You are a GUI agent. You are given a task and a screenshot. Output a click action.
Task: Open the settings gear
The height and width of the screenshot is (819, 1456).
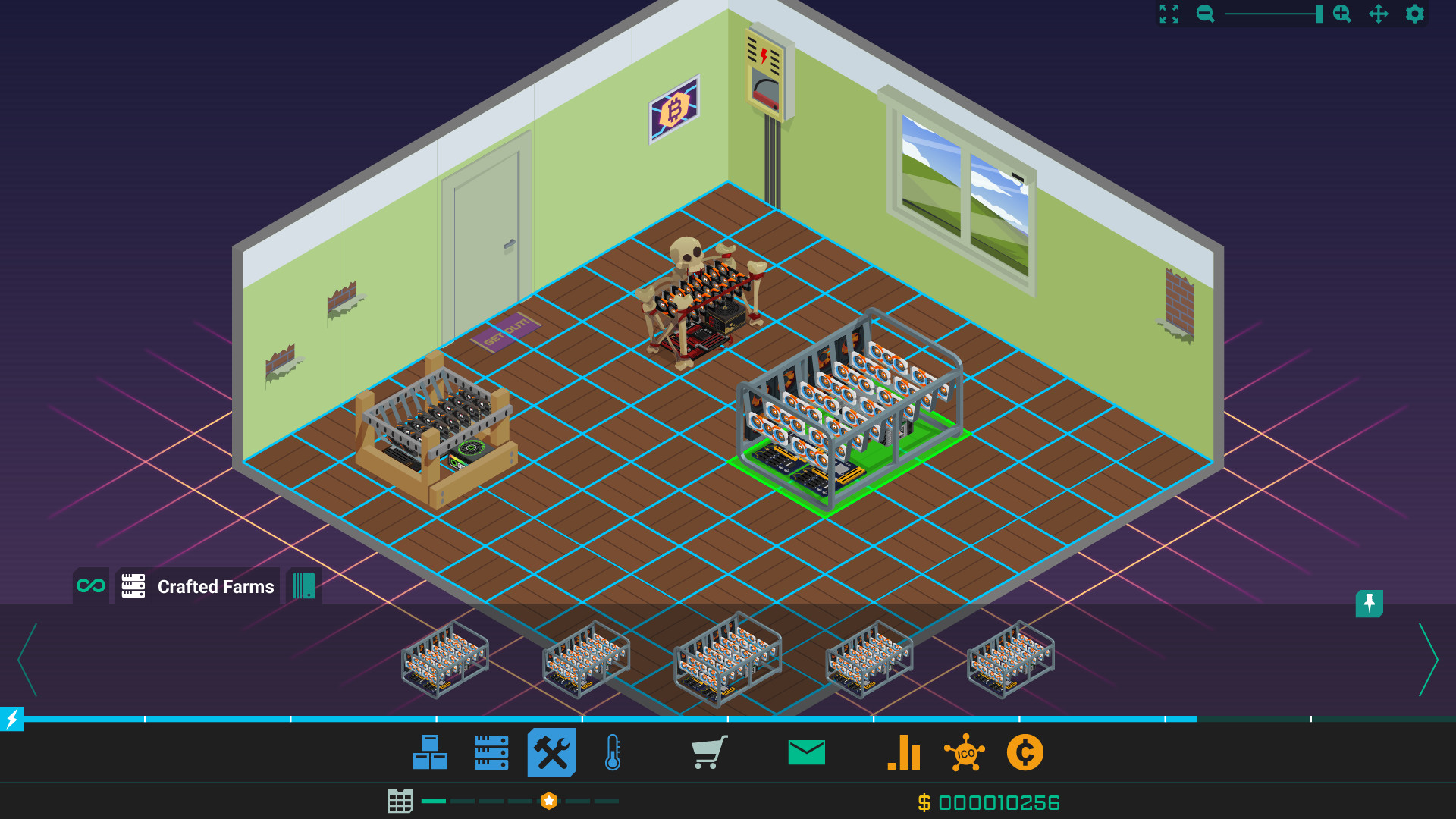[1414, 14]
